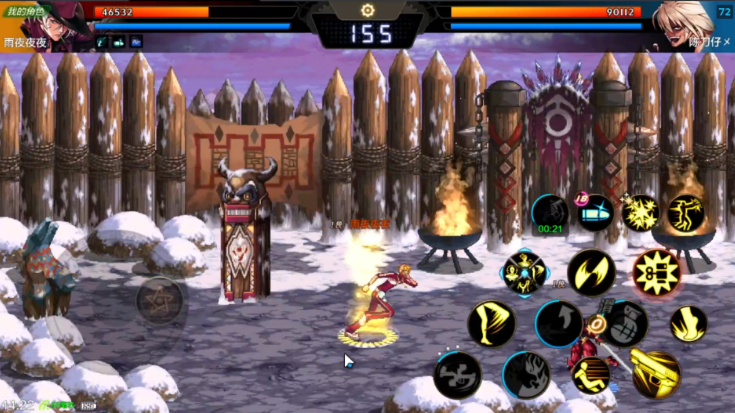Select the opponent's white-haired portrait

pyautogui.click(x=685, y=22)
